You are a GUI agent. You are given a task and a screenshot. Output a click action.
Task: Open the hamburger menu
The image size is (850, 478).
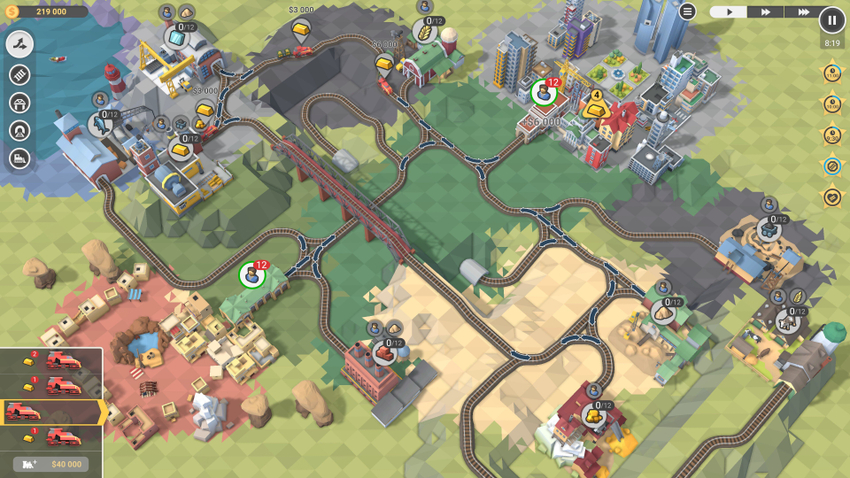point(687,12)
